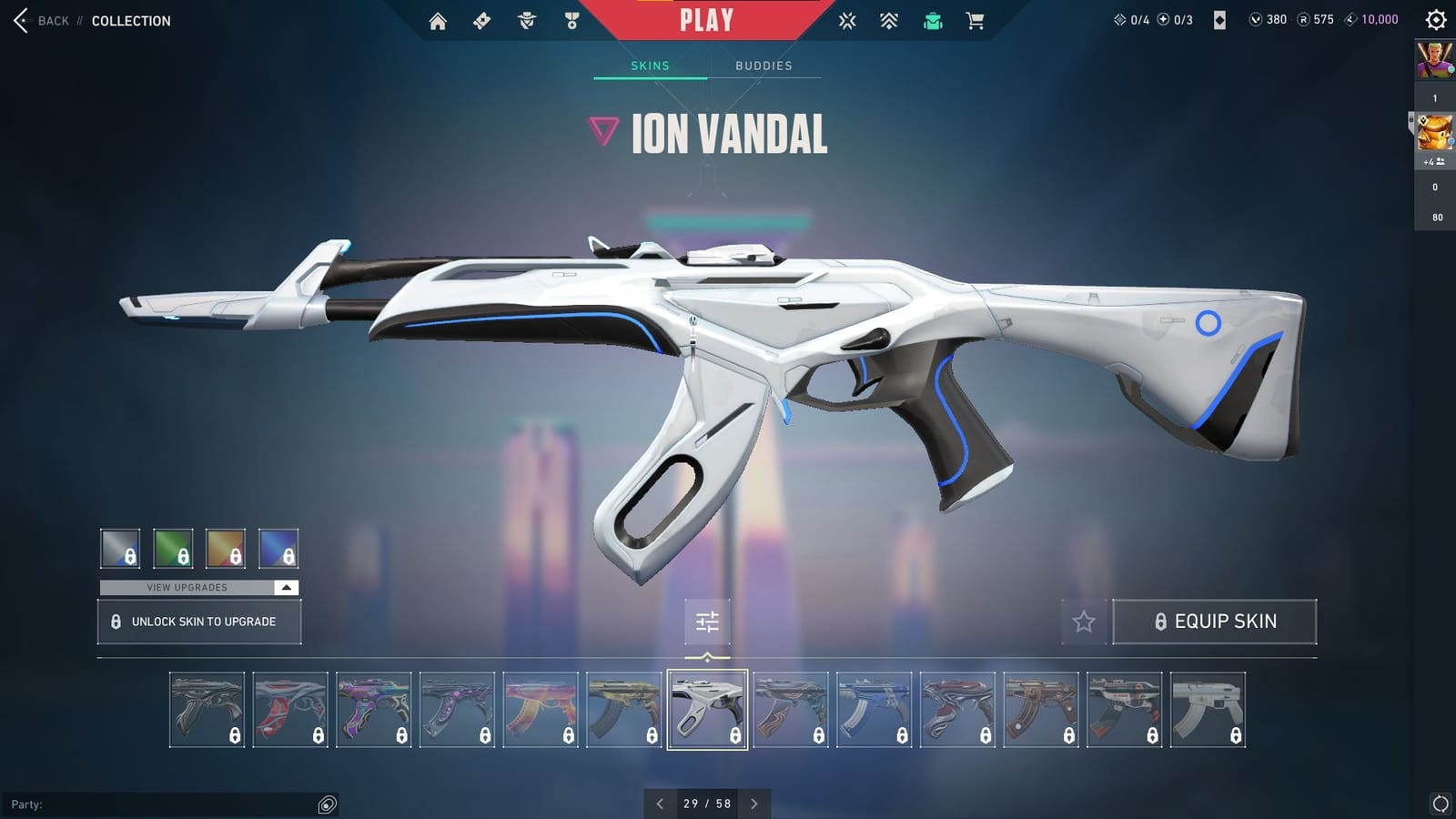The width and height of the screenshot is (1456, 819).
Task: Select the green Collection backpack icon
Action: pos(933,19)
